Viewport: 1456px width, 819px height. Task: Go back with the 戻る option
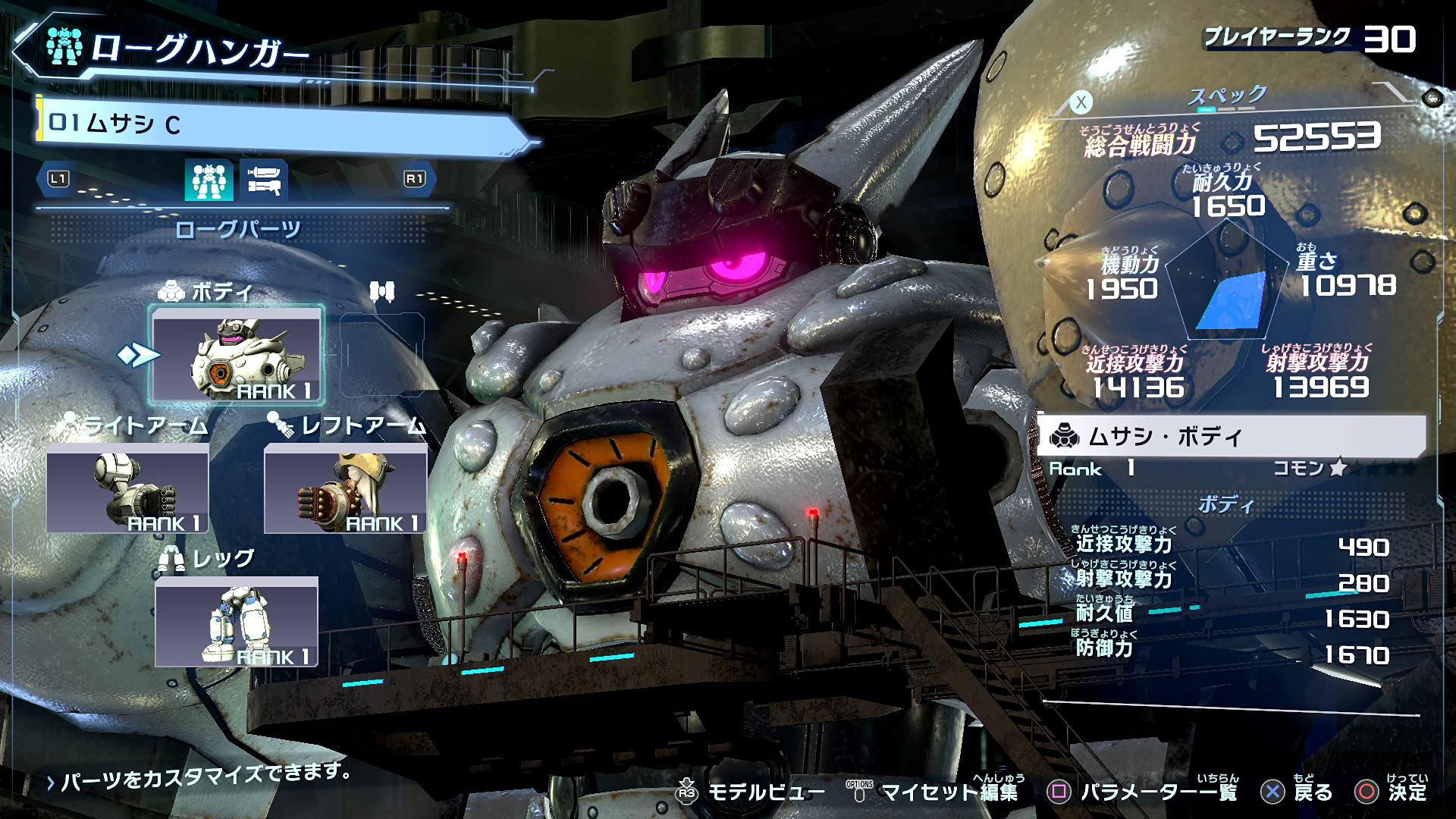pos(1297,792)
